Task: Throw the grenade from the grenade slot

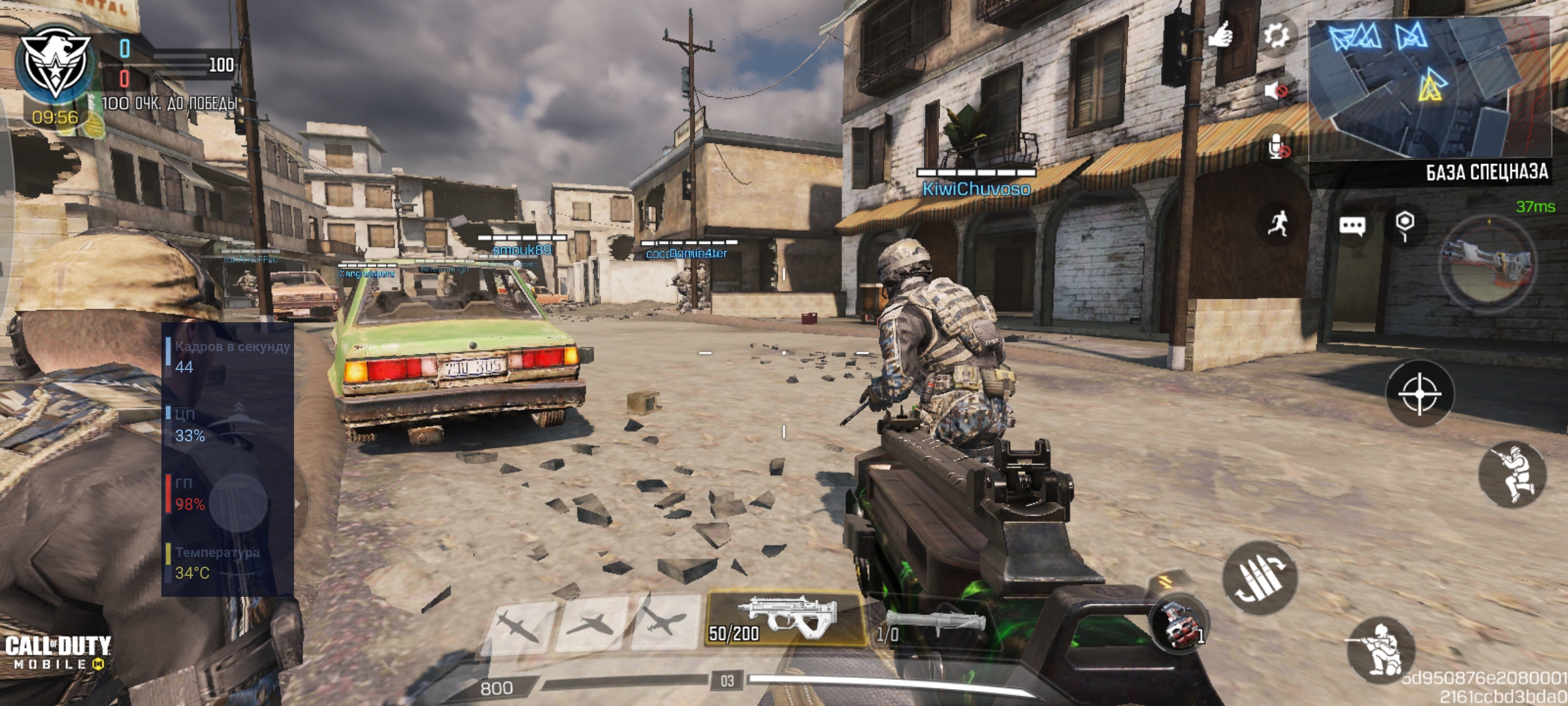Action: (x=1180, y=624)
